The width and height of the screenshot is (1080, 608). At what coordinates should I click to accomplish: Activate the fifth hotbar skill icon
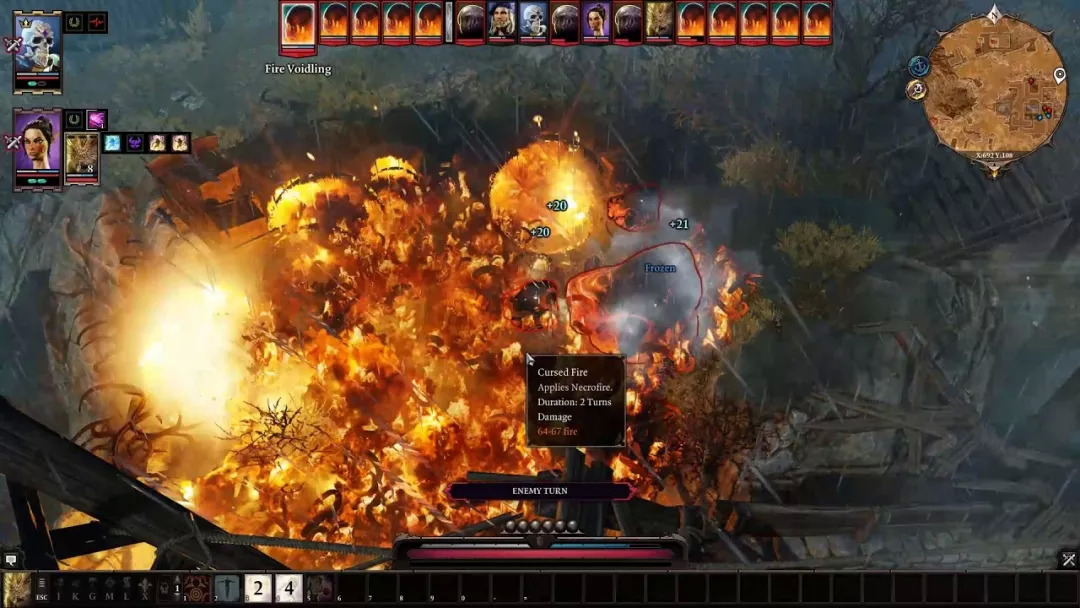320,588
